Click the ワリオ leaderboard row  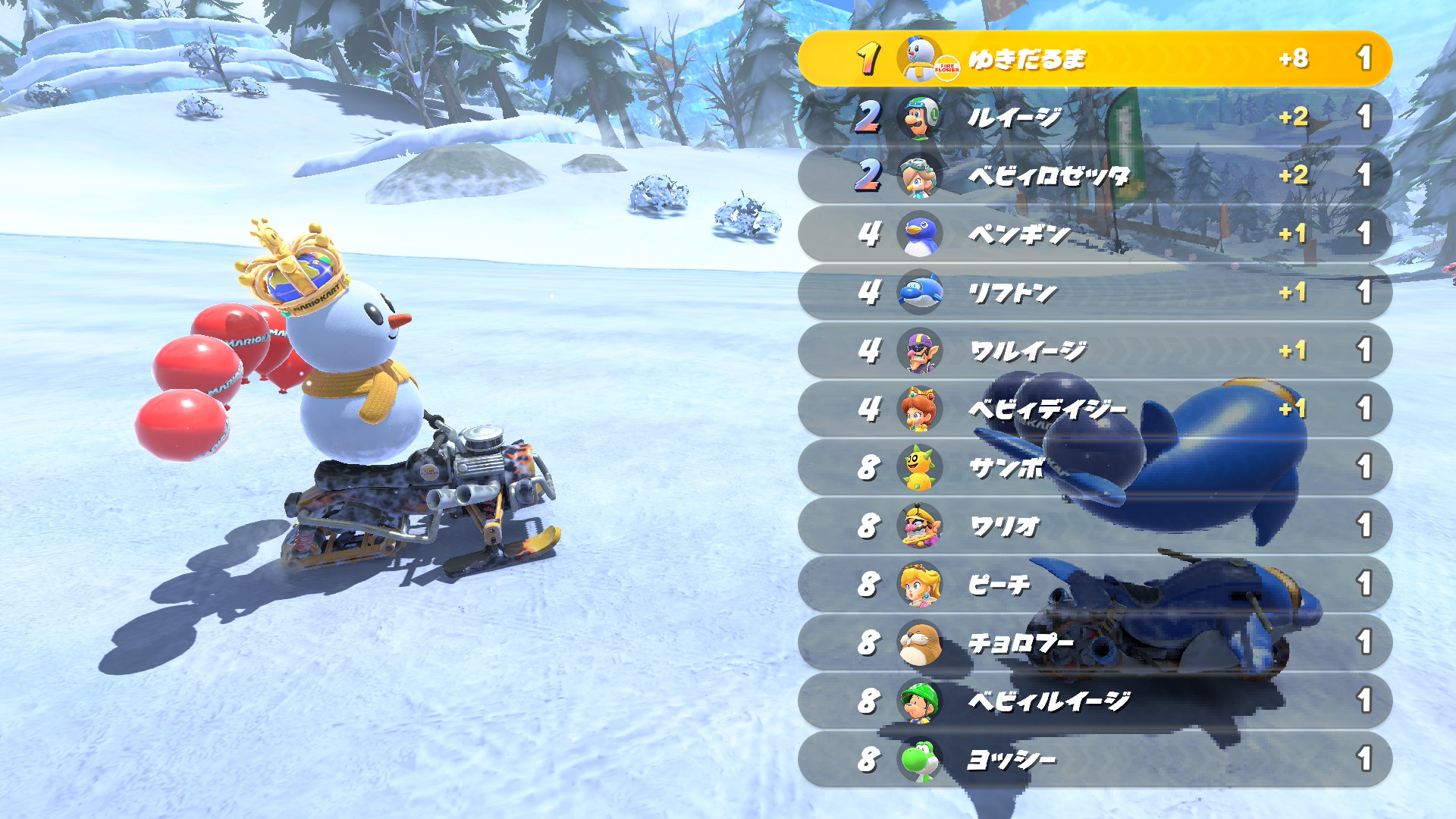1094,526
